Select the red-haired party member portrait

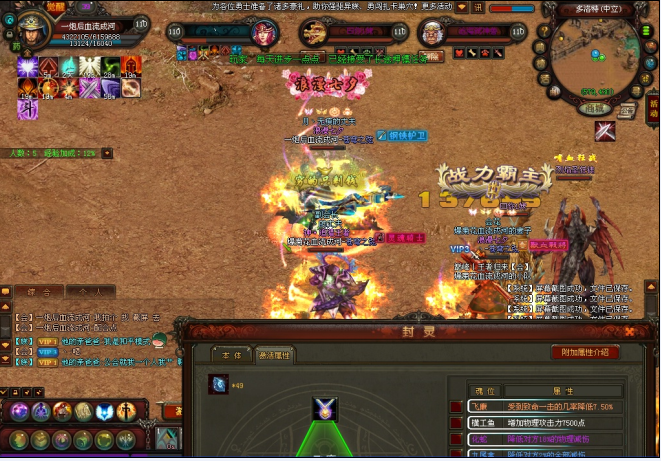(x=261, y=32)
